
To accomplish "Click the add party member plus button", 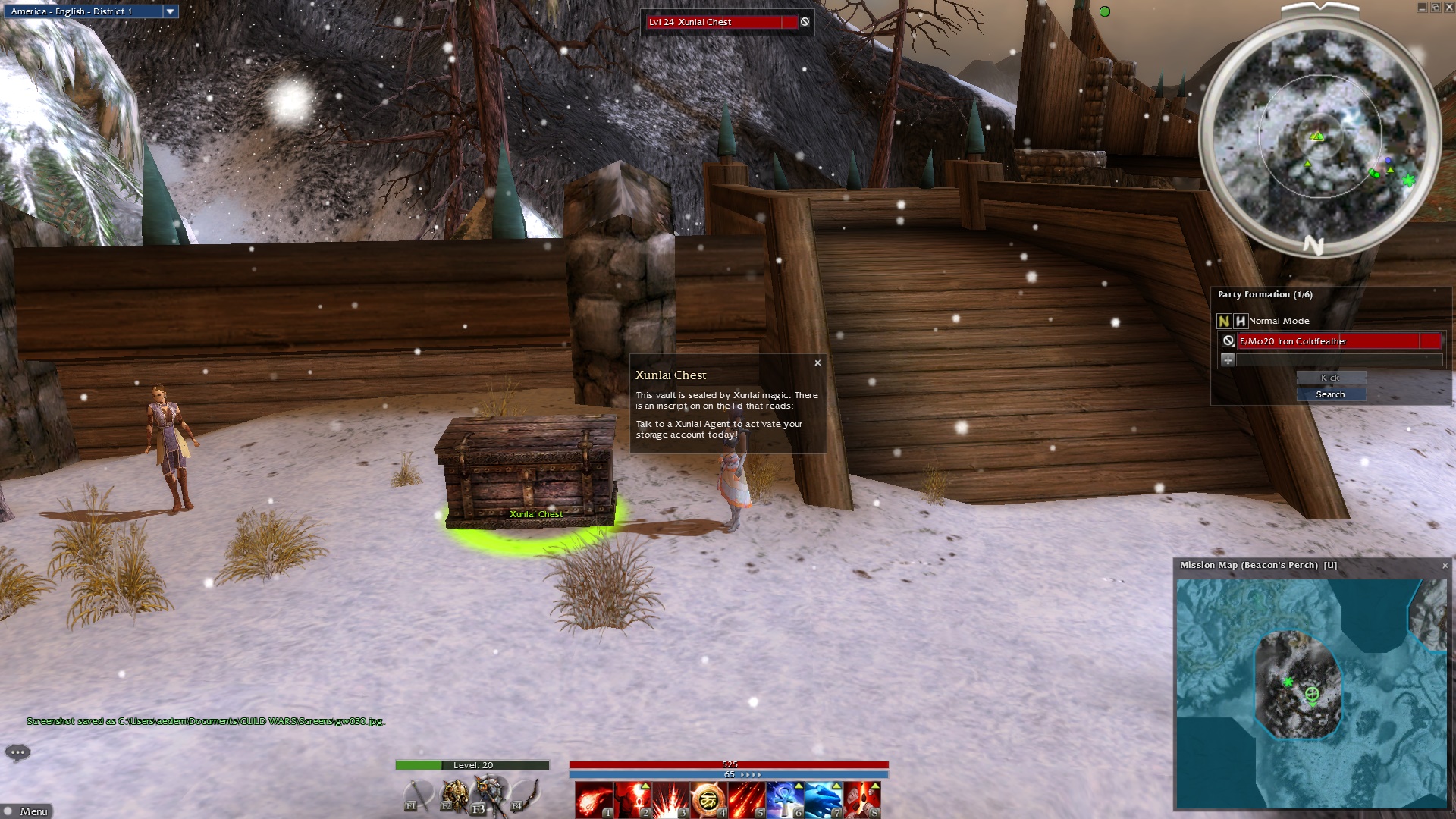I will pyautogui.click(x=1227, y=359).
